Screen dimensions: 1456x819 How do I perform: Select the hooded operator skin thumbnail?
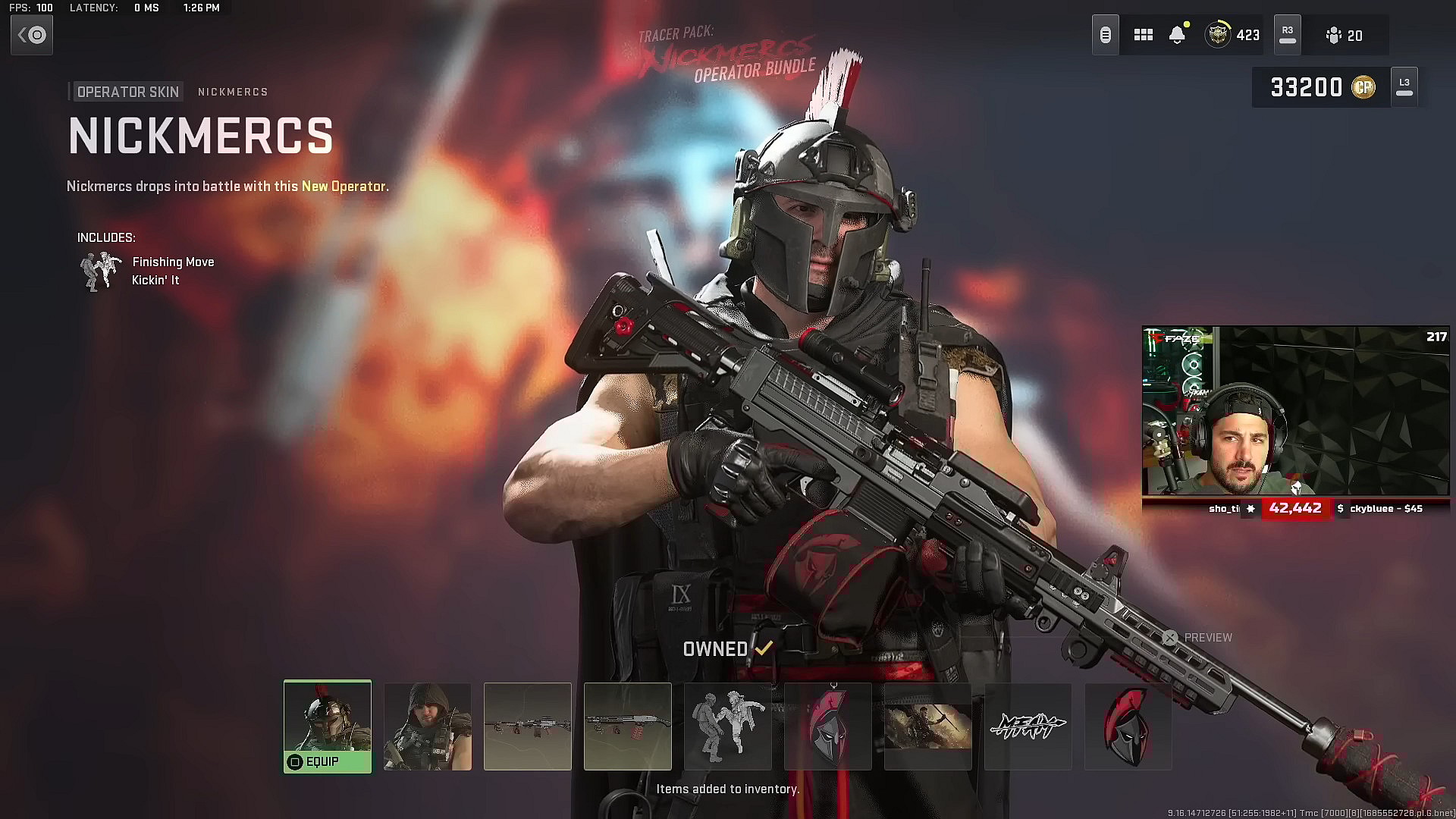[x=427, y=726]
